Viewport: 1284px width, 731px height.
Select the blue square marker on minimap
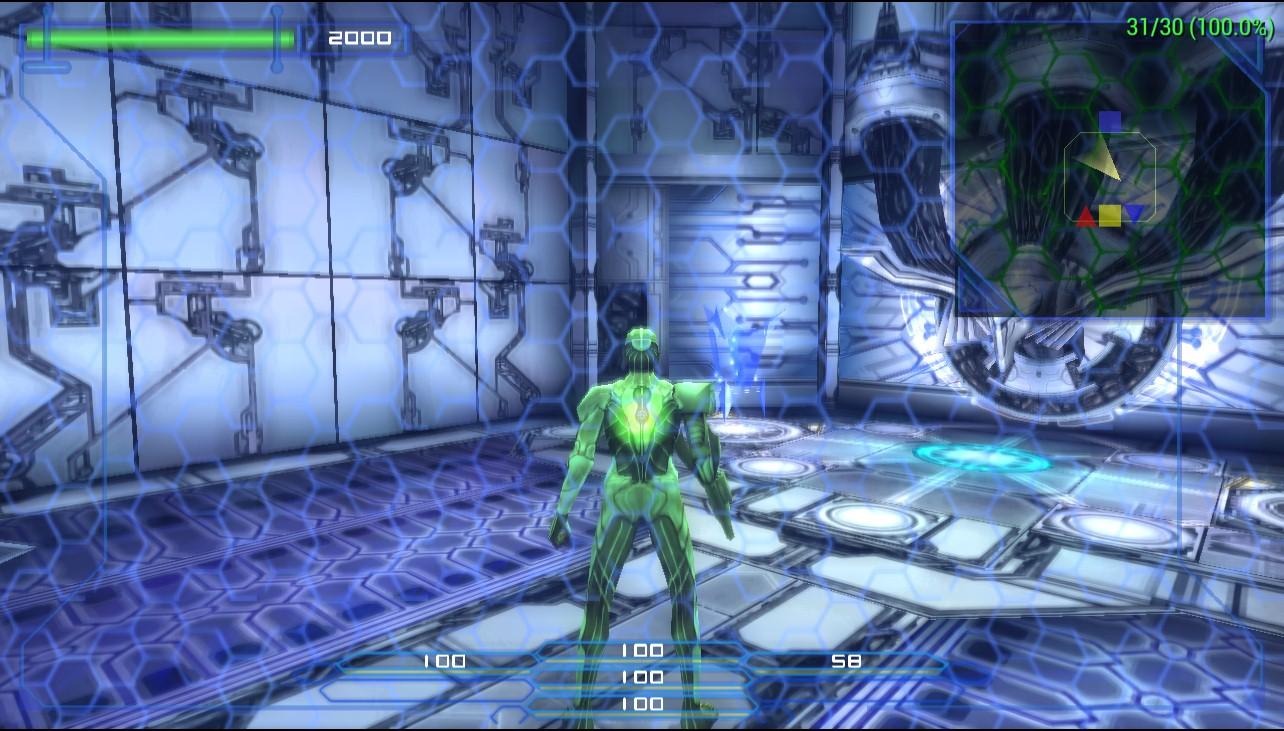[1110, 122]
